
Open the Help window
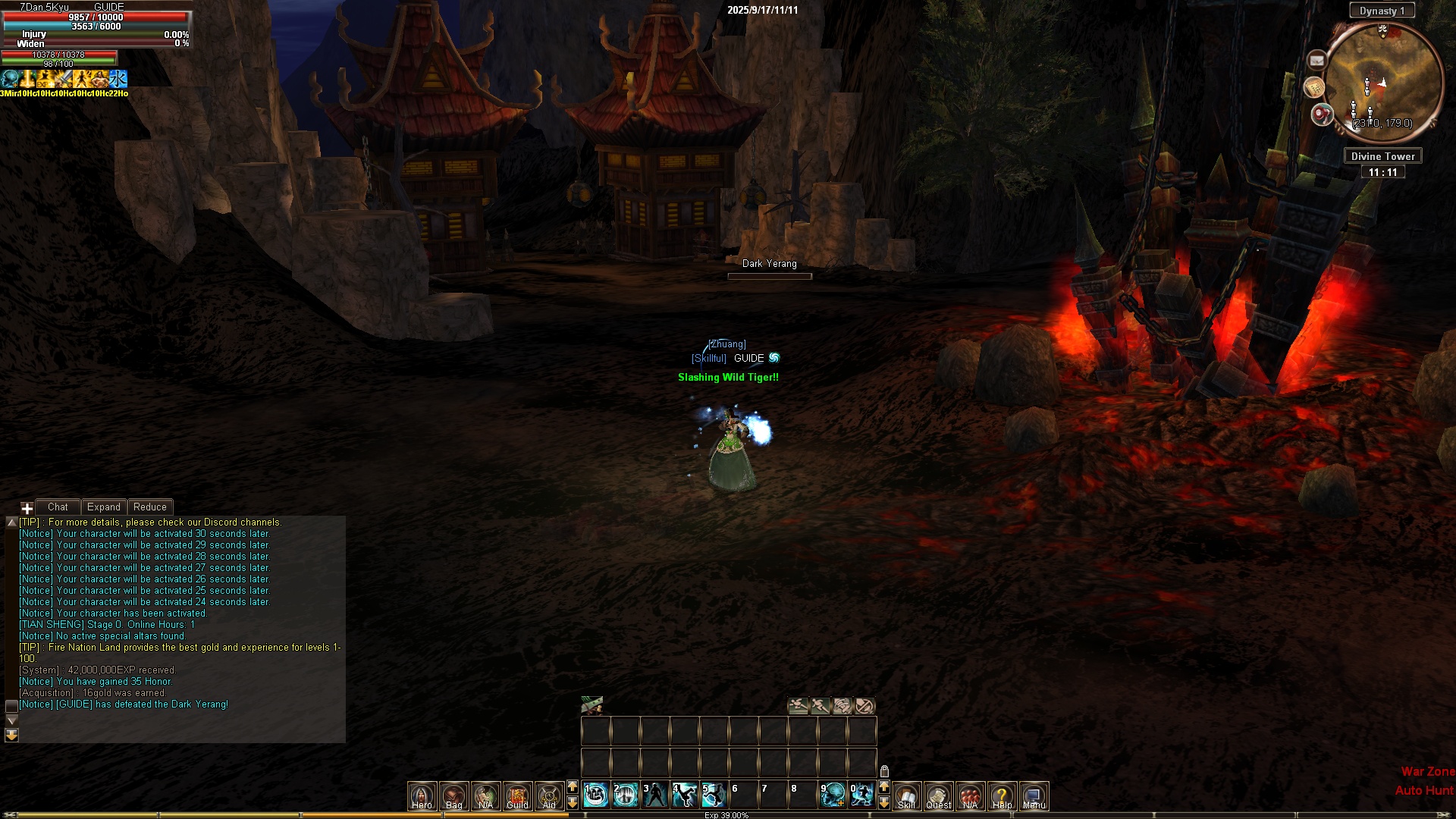(x=1002, y=795)
